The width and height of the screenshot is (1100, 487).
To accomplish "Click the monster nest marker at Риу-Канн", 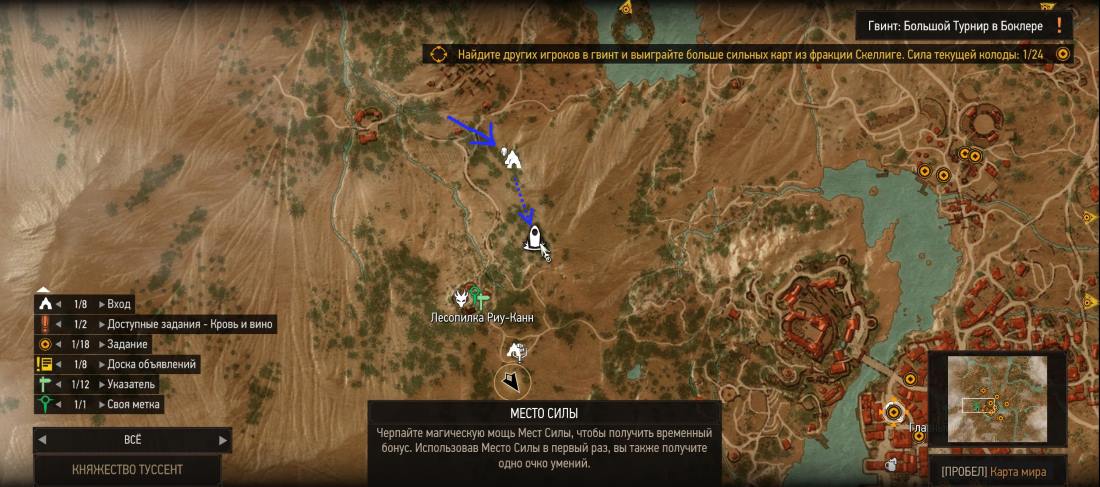I will point(461,296).
